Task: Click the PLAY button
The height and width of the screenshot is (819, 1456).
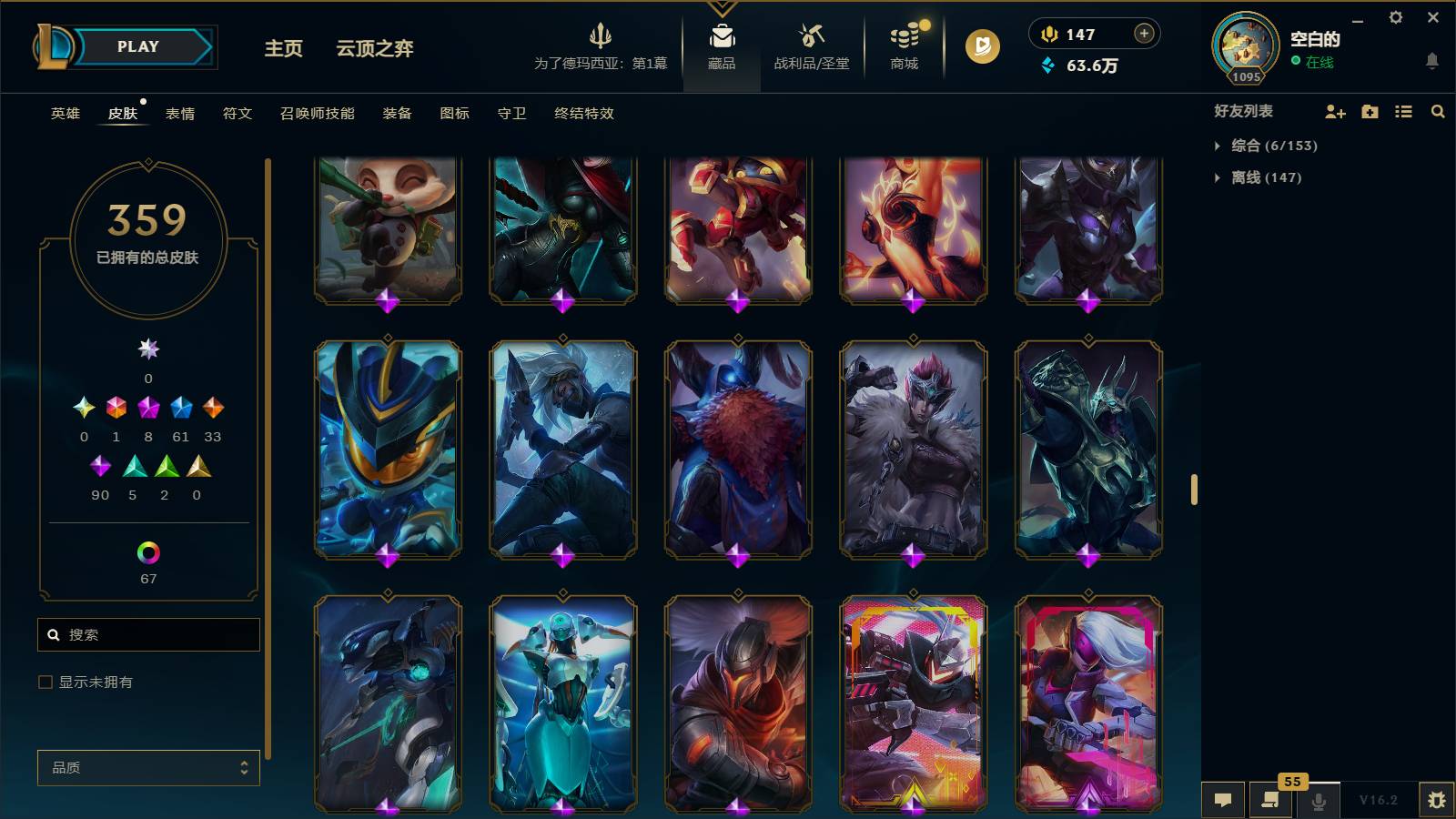Action: (136, 45)
